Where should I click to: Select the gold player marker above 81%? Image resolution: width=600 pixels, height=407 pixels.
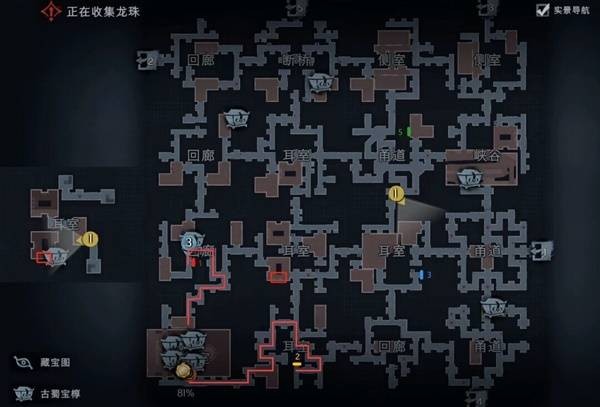[x=183, y=372]
